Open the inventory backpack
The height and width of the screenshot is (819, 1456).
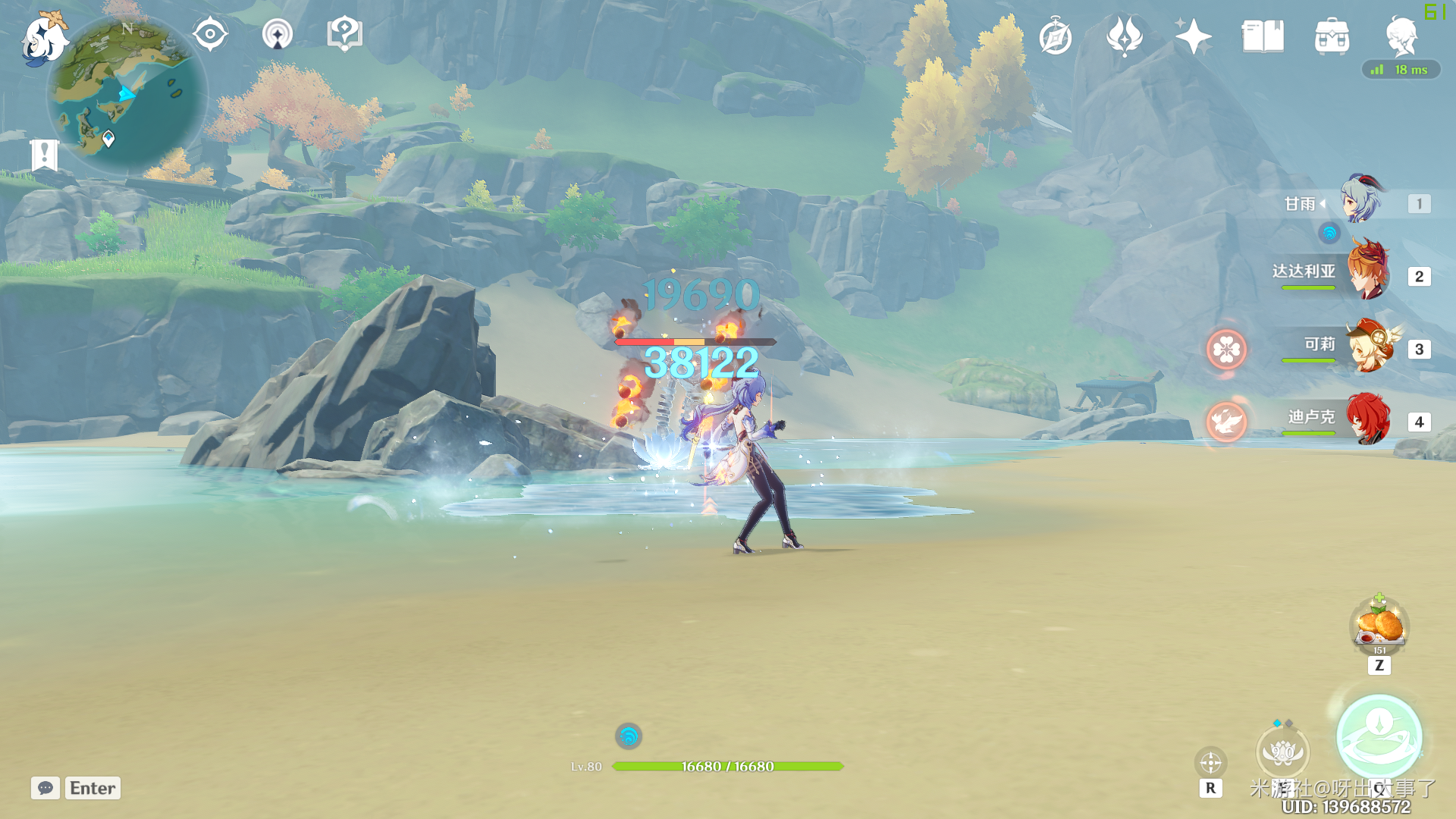click(1332, 36)
